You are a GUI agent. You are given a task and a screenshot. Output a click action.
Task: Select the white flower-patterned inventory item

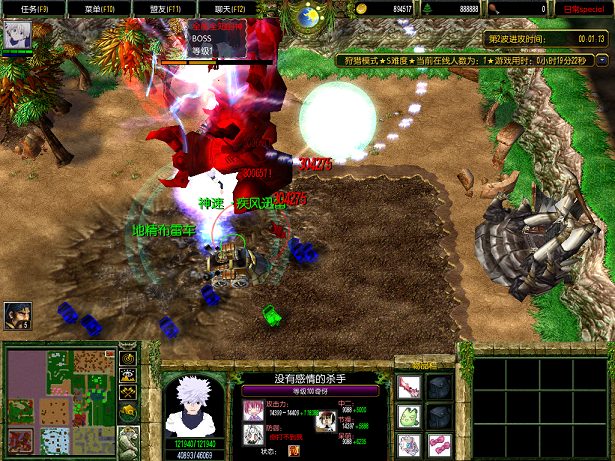(x=408, y=443)
